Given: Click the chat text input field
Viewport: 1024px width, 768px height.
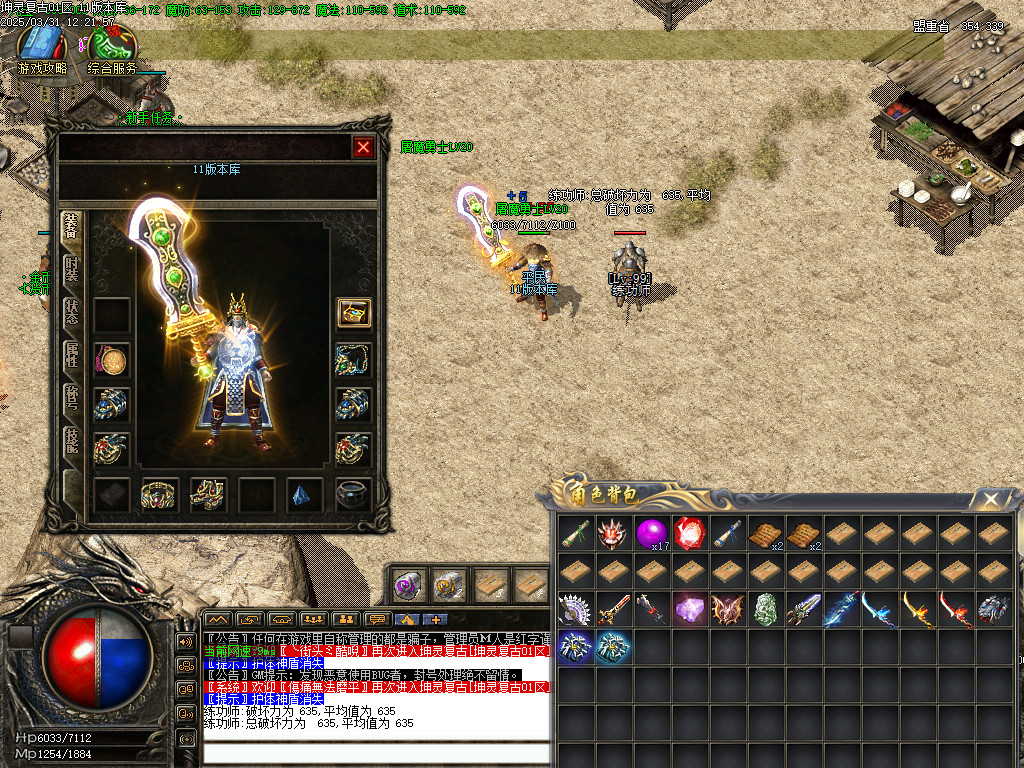Looking at the screenshot, I should [376, 753].
